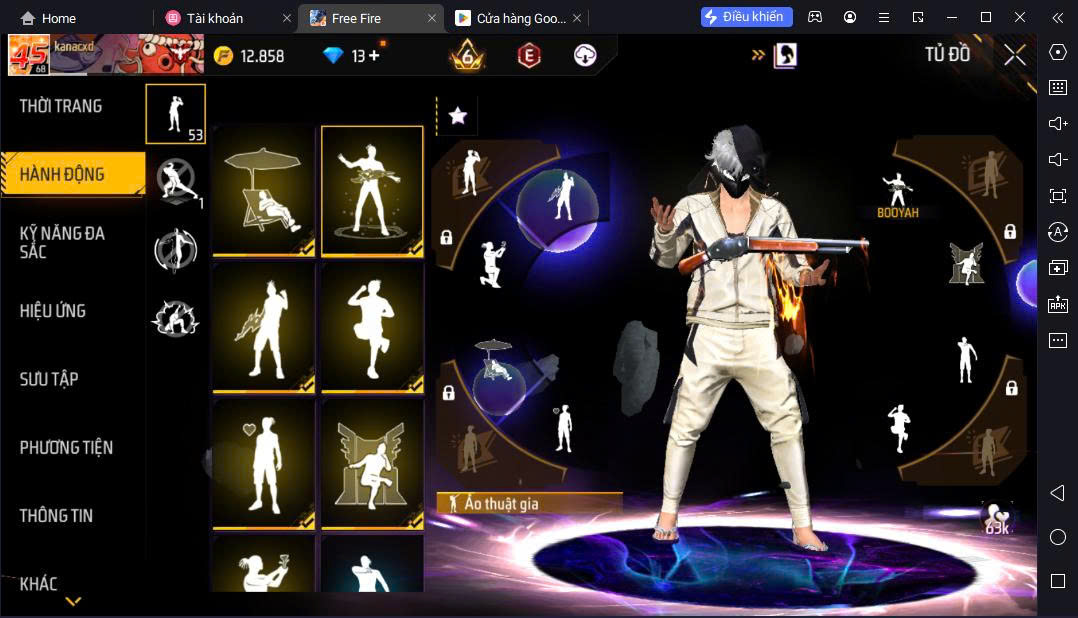The image size is (1078, 618).
Task: Open the Thông Tin section
Action: point(56,515)
